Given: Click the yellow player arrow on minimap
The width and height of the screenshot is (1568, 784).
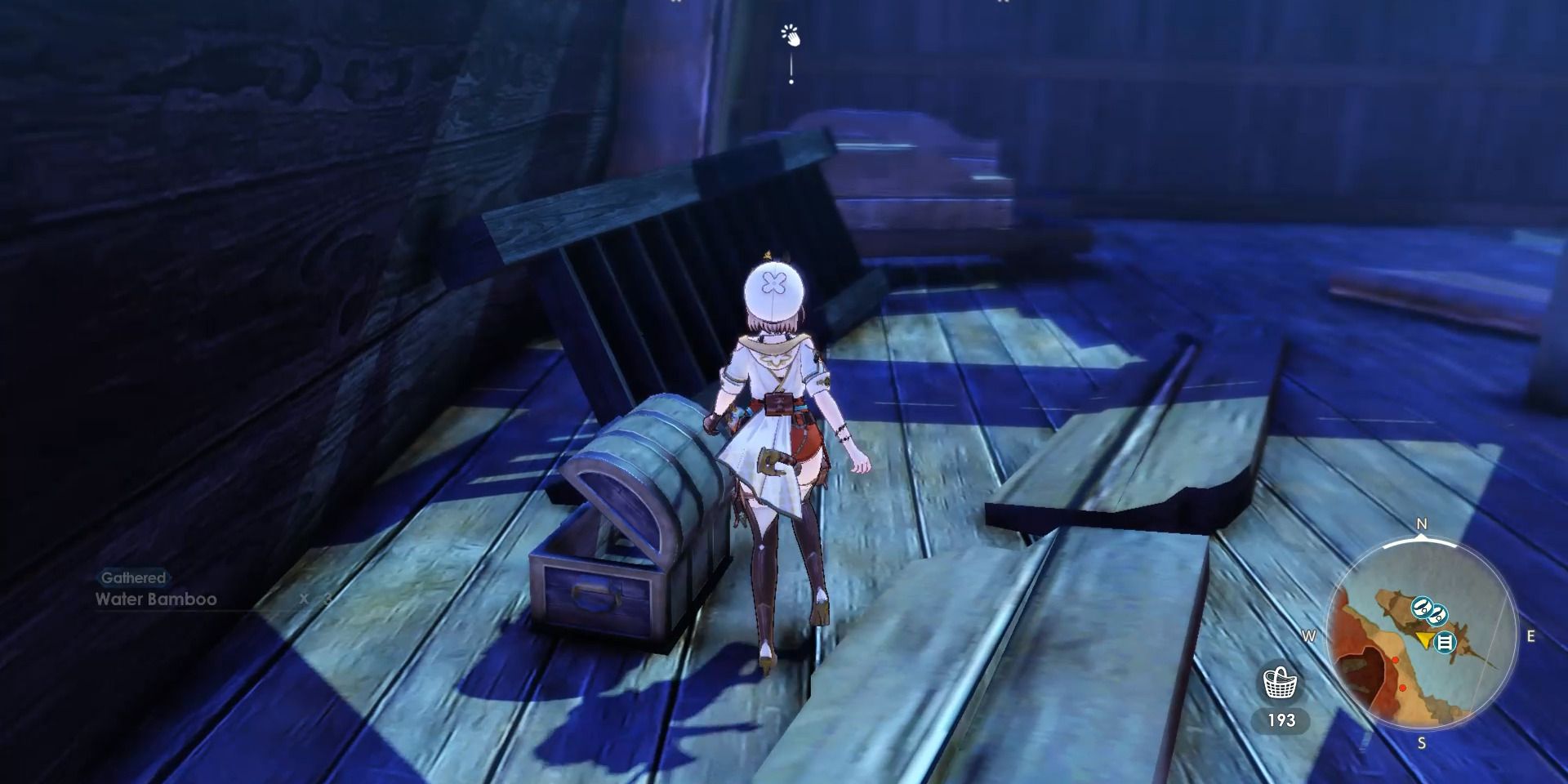Looking at the screenshot, I should 1424,639.
